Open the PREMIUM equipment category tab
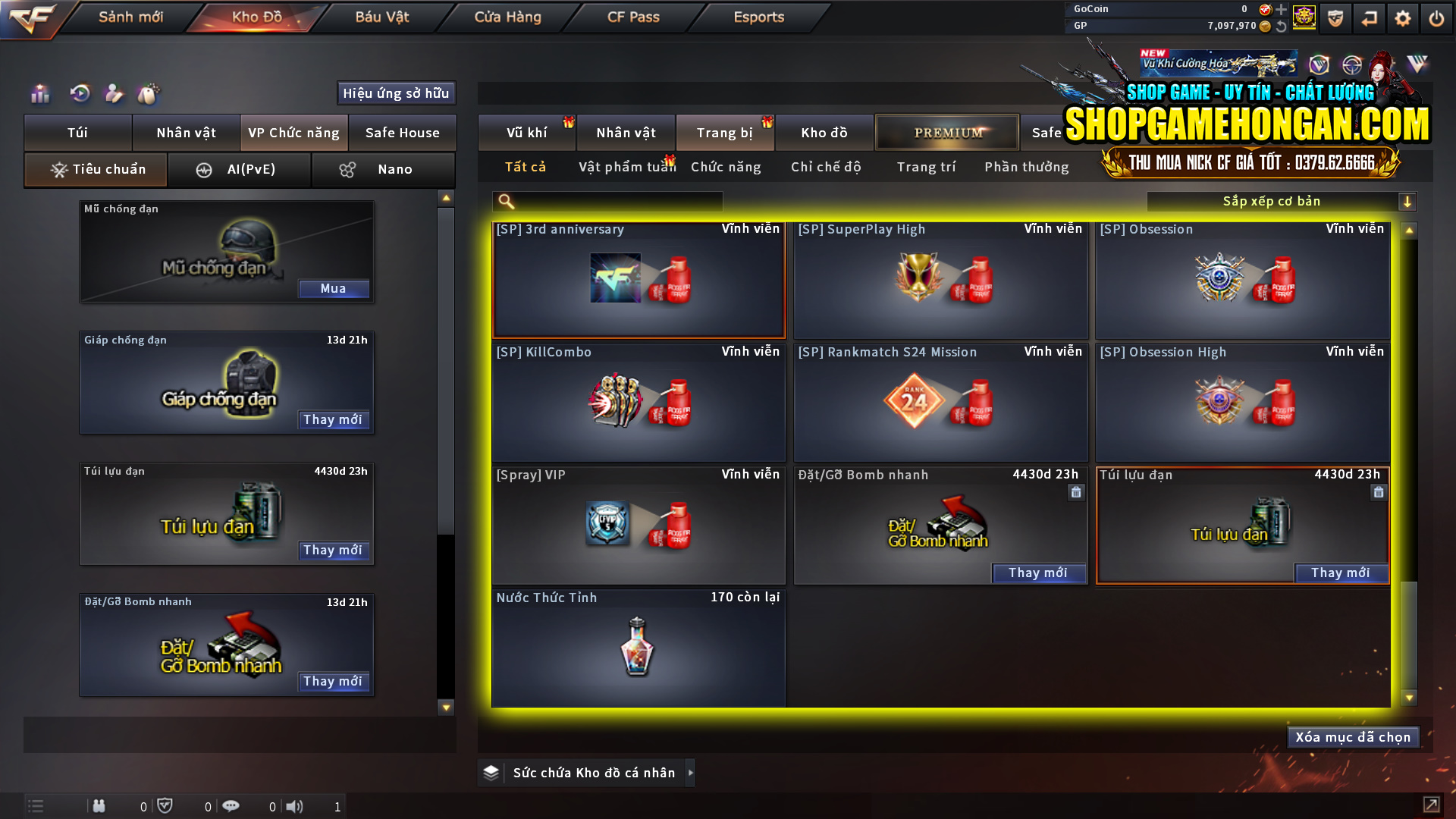The height and width of the screenshot is (819, 1456). pos(946,132)
